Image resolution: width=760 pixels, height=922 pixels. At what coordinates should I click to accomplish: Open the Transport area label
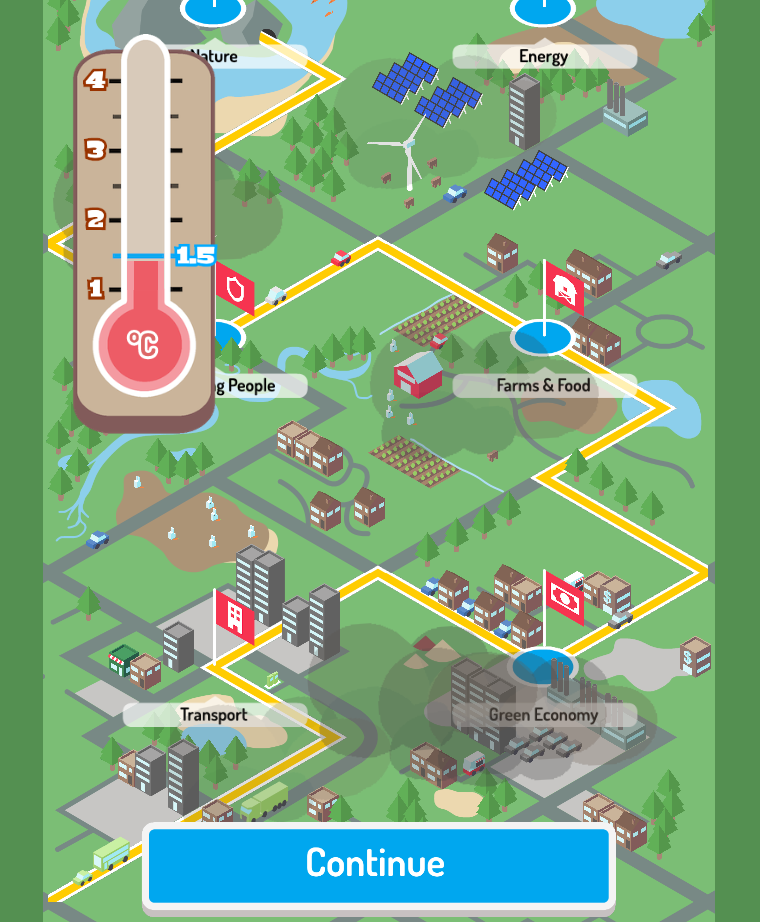pyautogui.click(x=214, y=714)
